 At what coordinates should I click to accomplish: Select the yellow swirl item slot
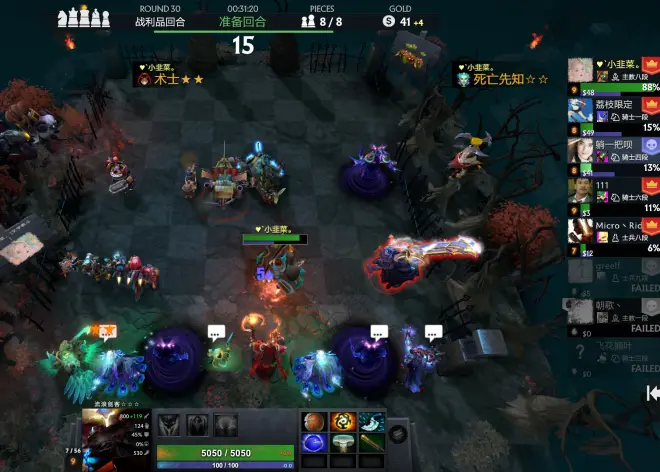coord(343,422)
